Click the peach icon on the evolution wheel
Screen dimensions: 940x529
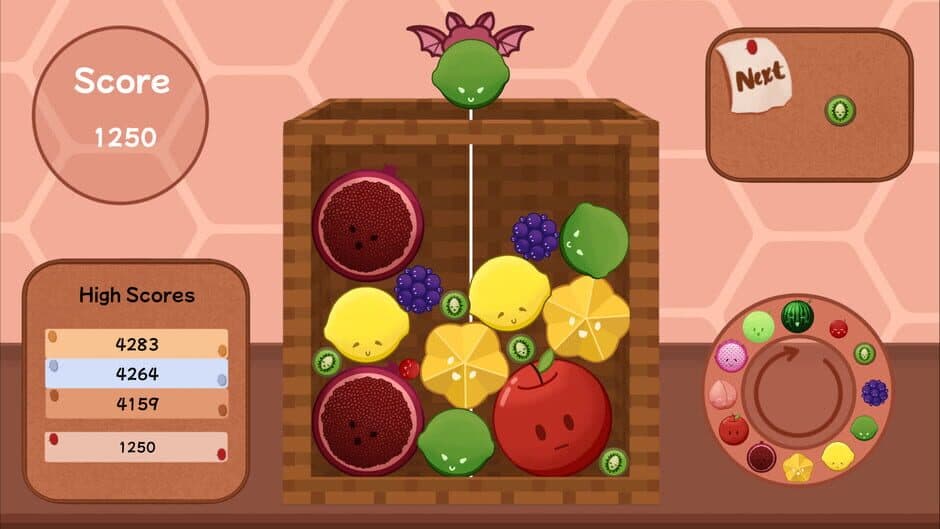tap(720, 393)
